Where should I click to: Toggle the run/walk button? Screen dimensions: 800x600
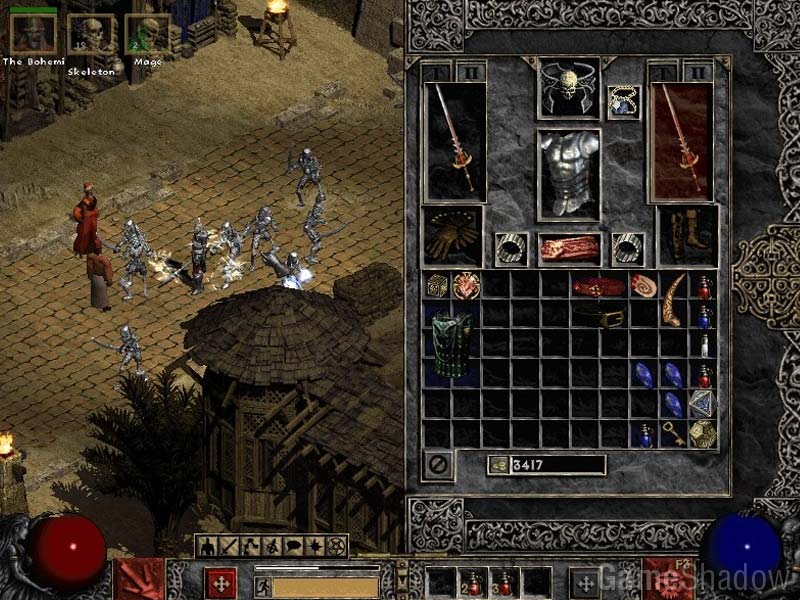[x=263, y=586]
